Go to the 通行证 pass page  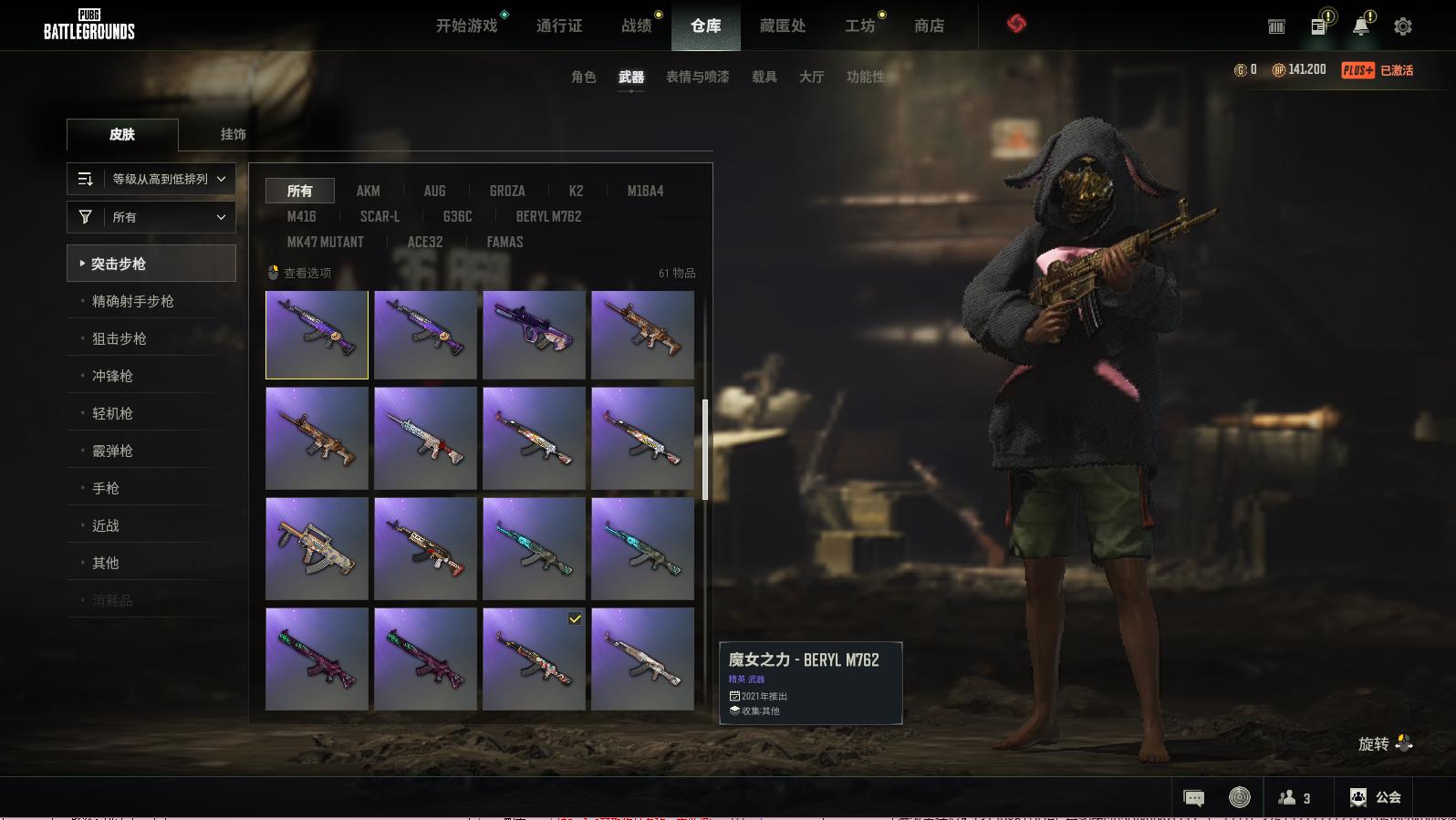[x=558, y=26]
